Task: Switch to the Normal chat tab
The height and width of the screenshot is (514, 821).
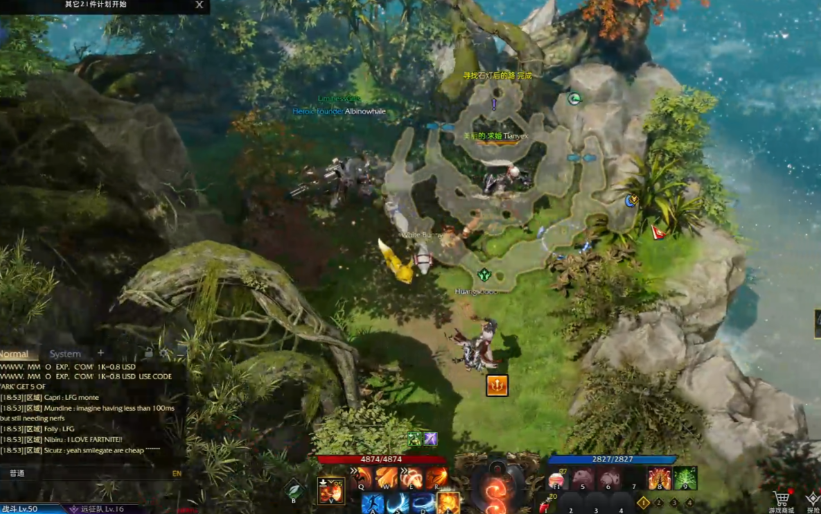Action: click(x=15, y=354)
